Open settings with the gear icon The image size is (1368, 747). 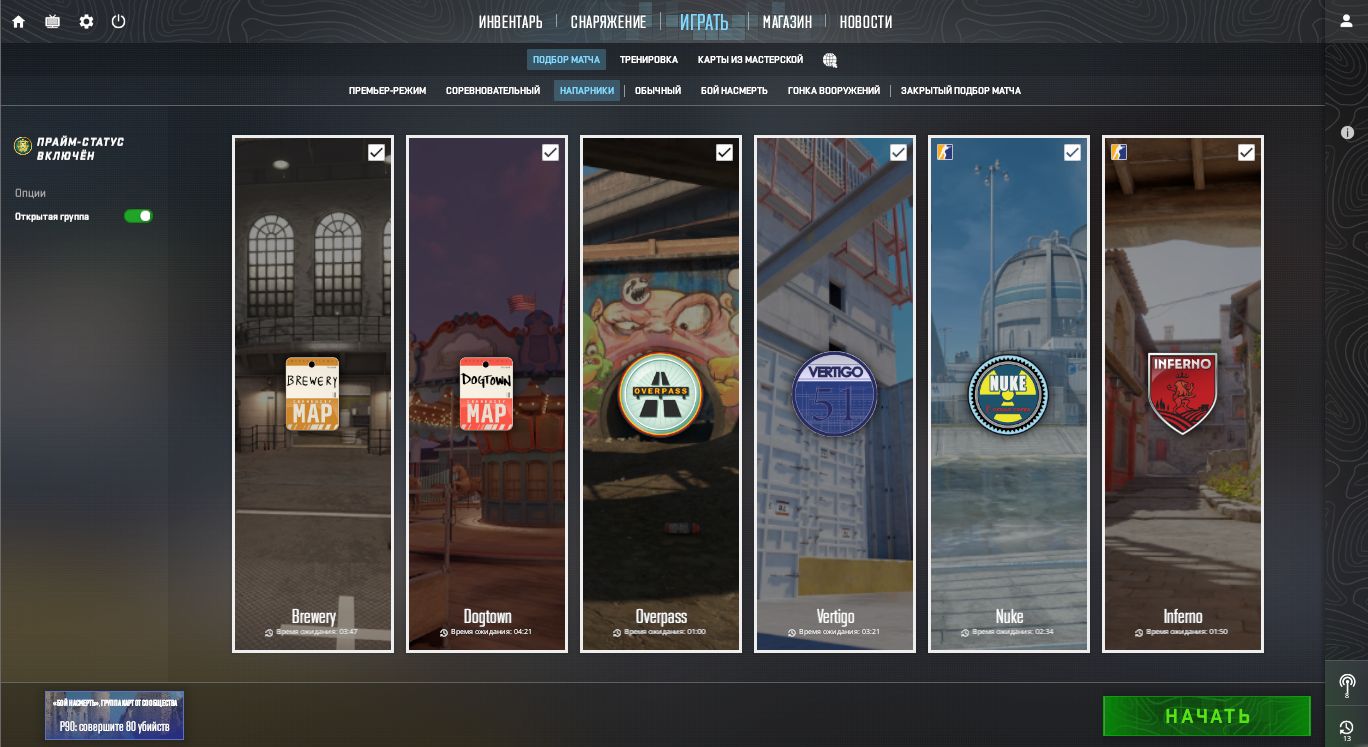(x=86, y=21)
